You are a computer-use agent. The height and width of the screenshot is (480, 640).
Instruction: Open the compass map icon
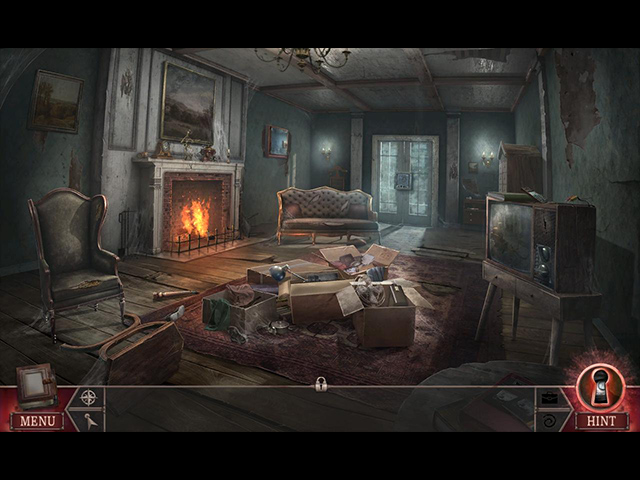click(x=89, y=397)
